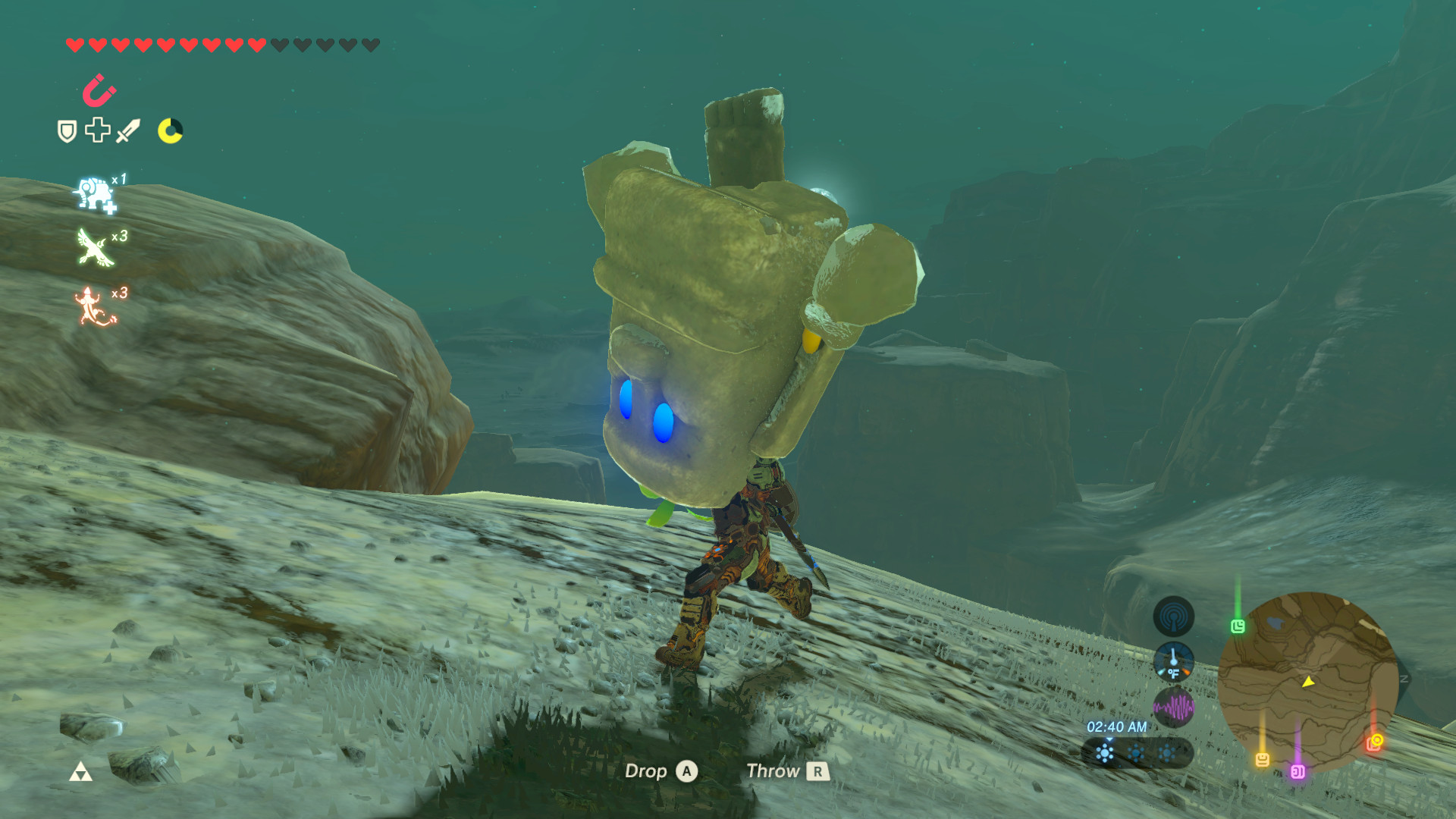Toggle Revali's Gale bird ability
This screenshot has width=1456, height=819.
(93, 245)
